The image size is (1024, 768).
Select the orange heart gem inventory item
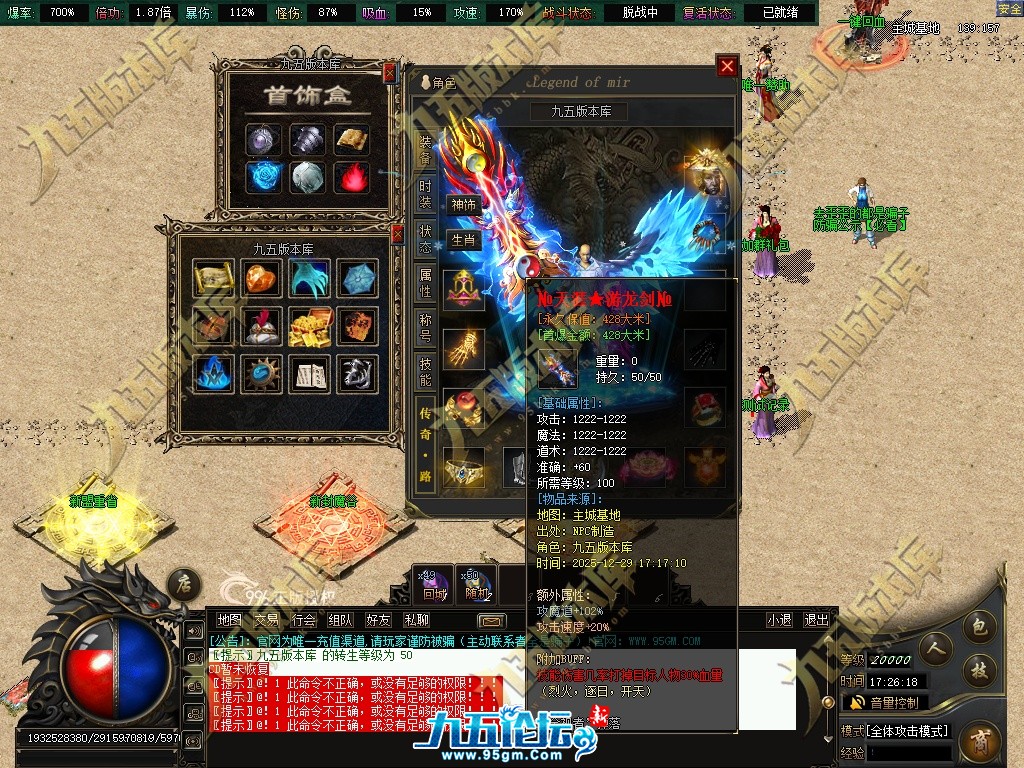pos(262,278)
